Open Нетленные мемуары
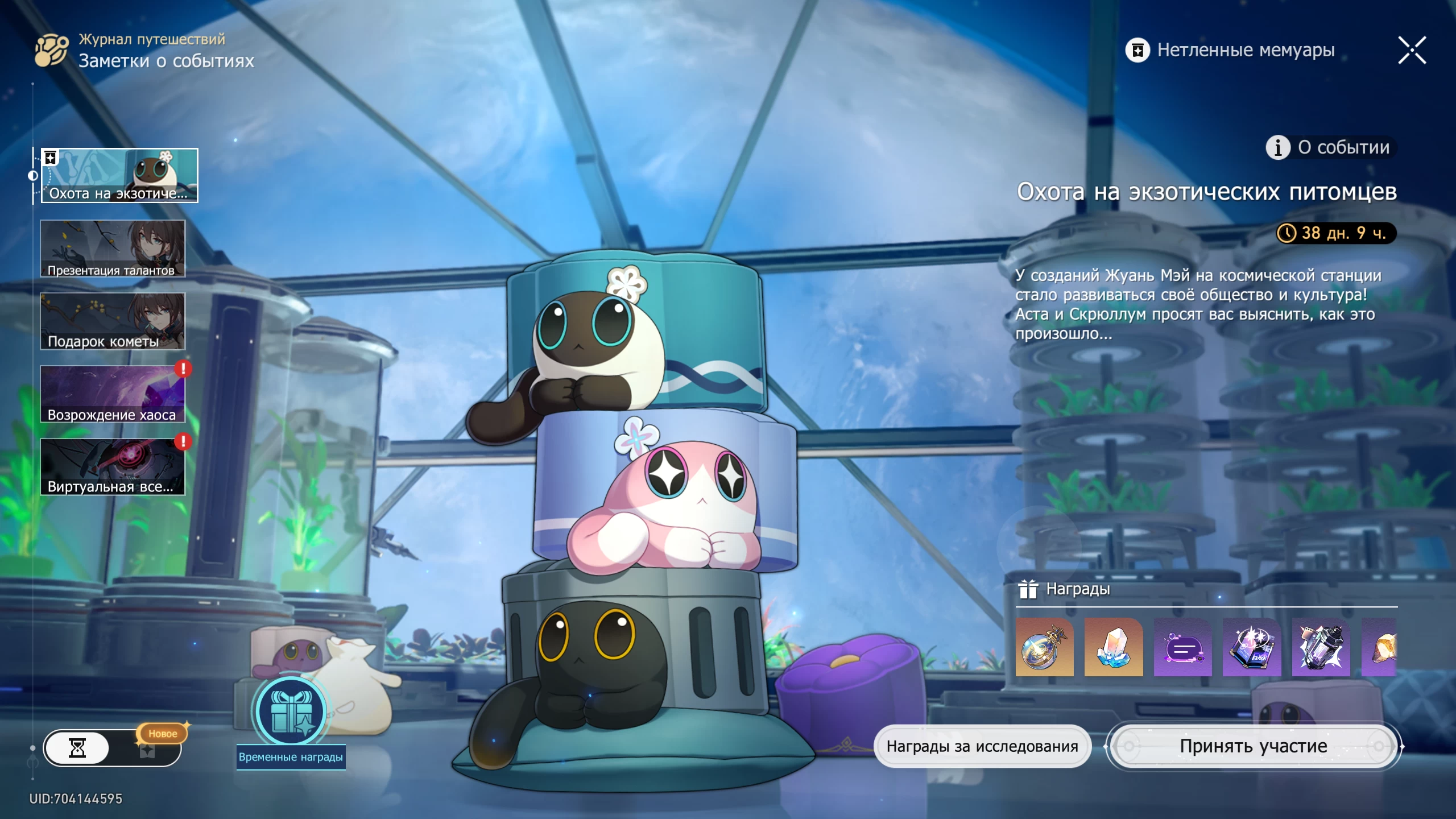This screenshot has height=819, width=1456. [x=1230, y=51]
